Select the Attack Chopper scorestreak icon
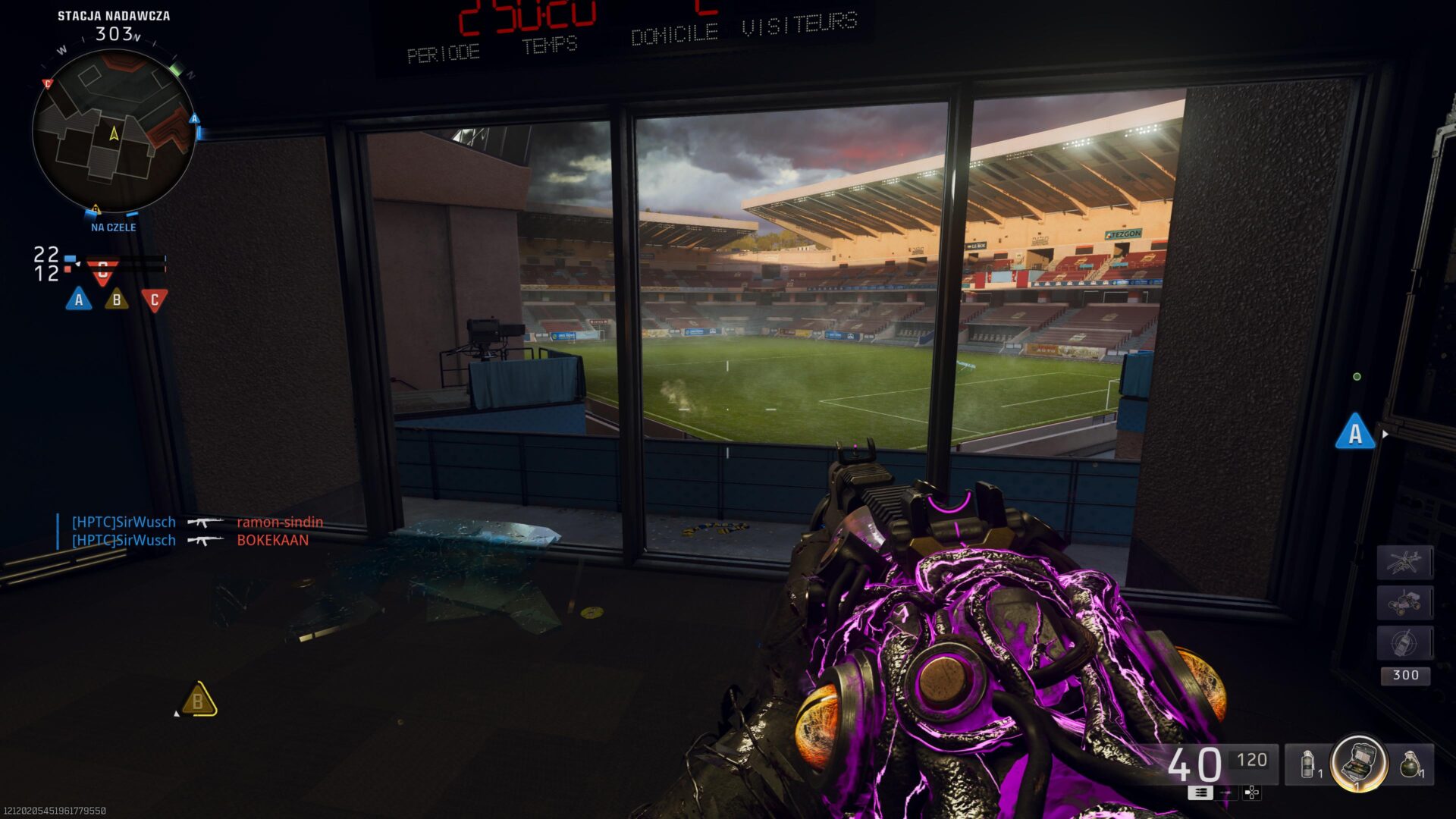The height and width of the screenshot is (819, 1456). (1405, 561)
